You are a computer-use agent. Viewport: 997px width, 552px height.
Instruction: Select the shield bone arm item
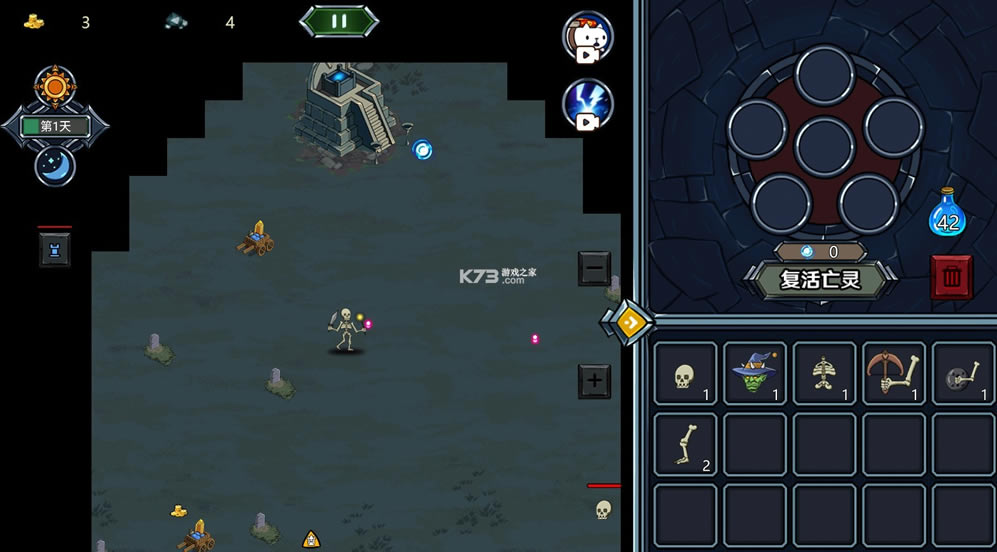[964, 373]
